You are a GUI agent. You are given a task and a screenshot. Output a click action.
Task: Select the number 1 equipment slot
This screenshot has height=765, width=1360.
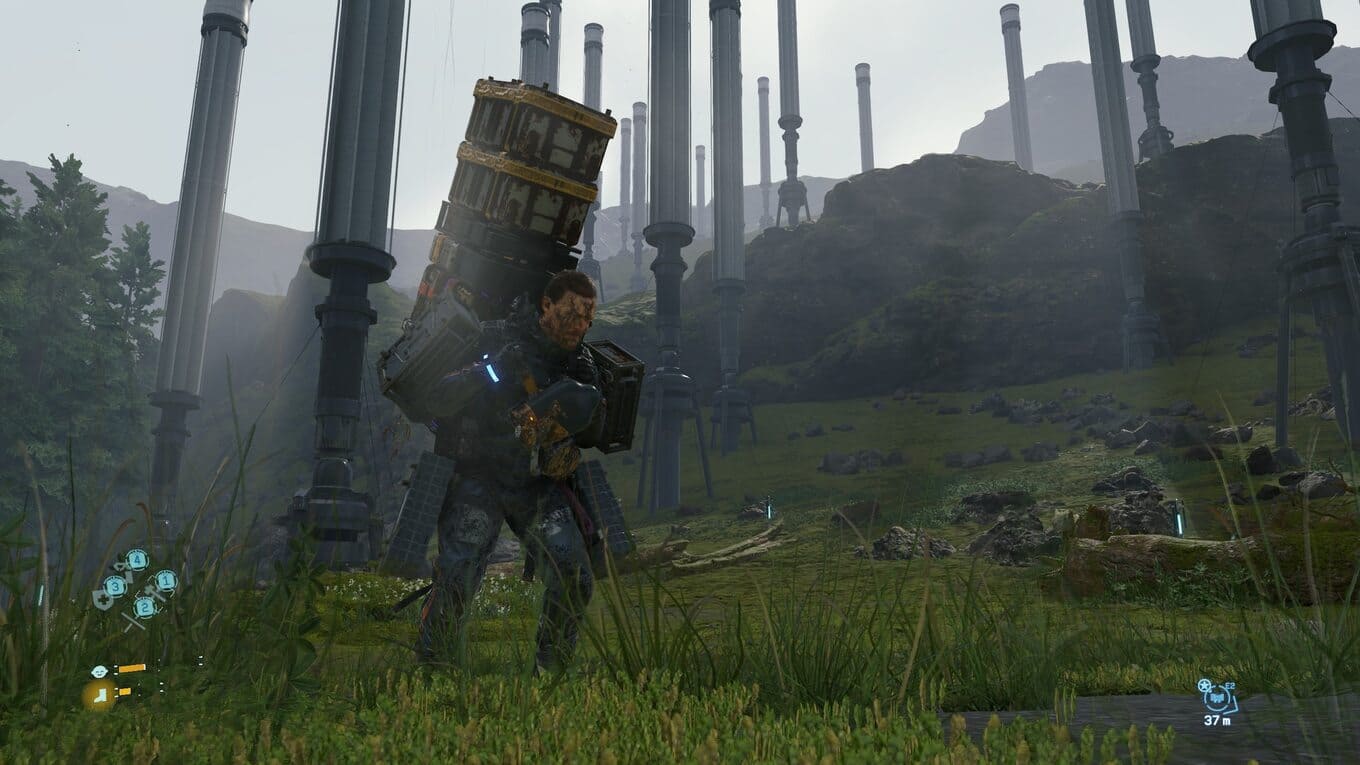165,580
